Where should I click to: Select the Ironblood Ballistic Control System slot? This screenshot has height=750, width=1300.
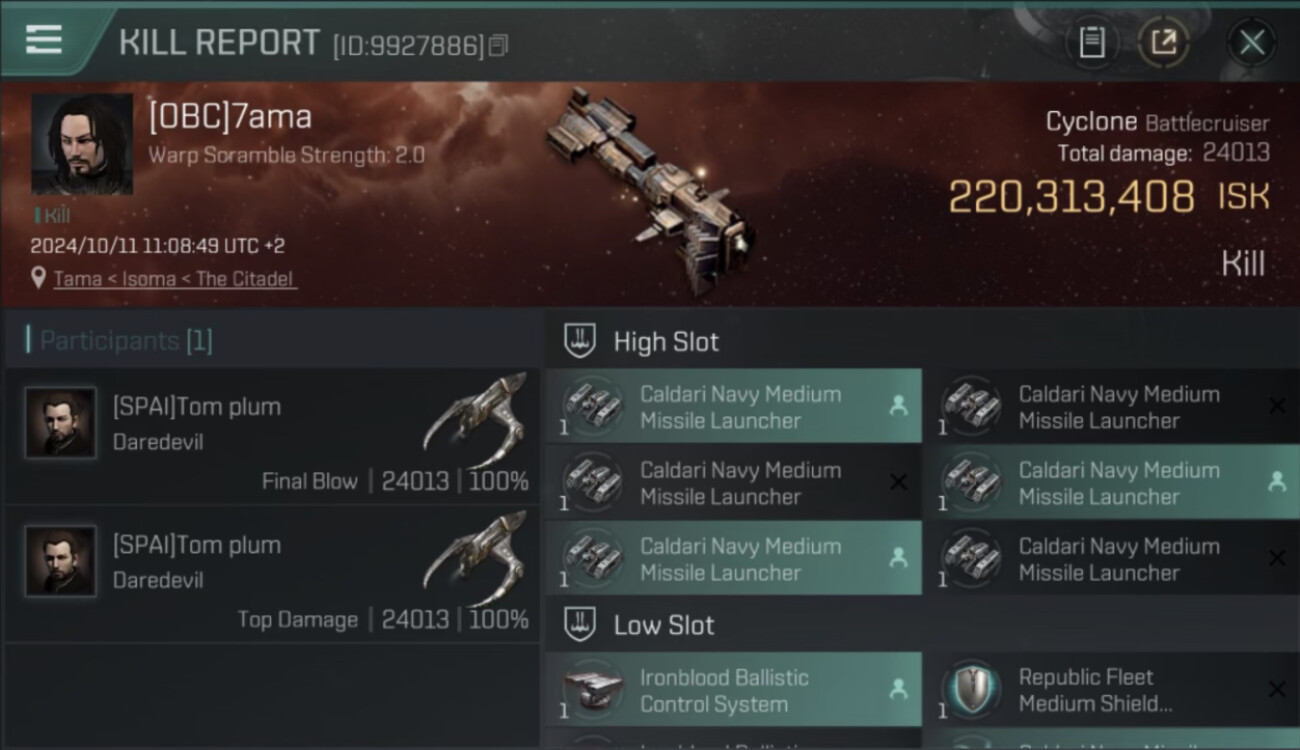(x=733, y=690)
